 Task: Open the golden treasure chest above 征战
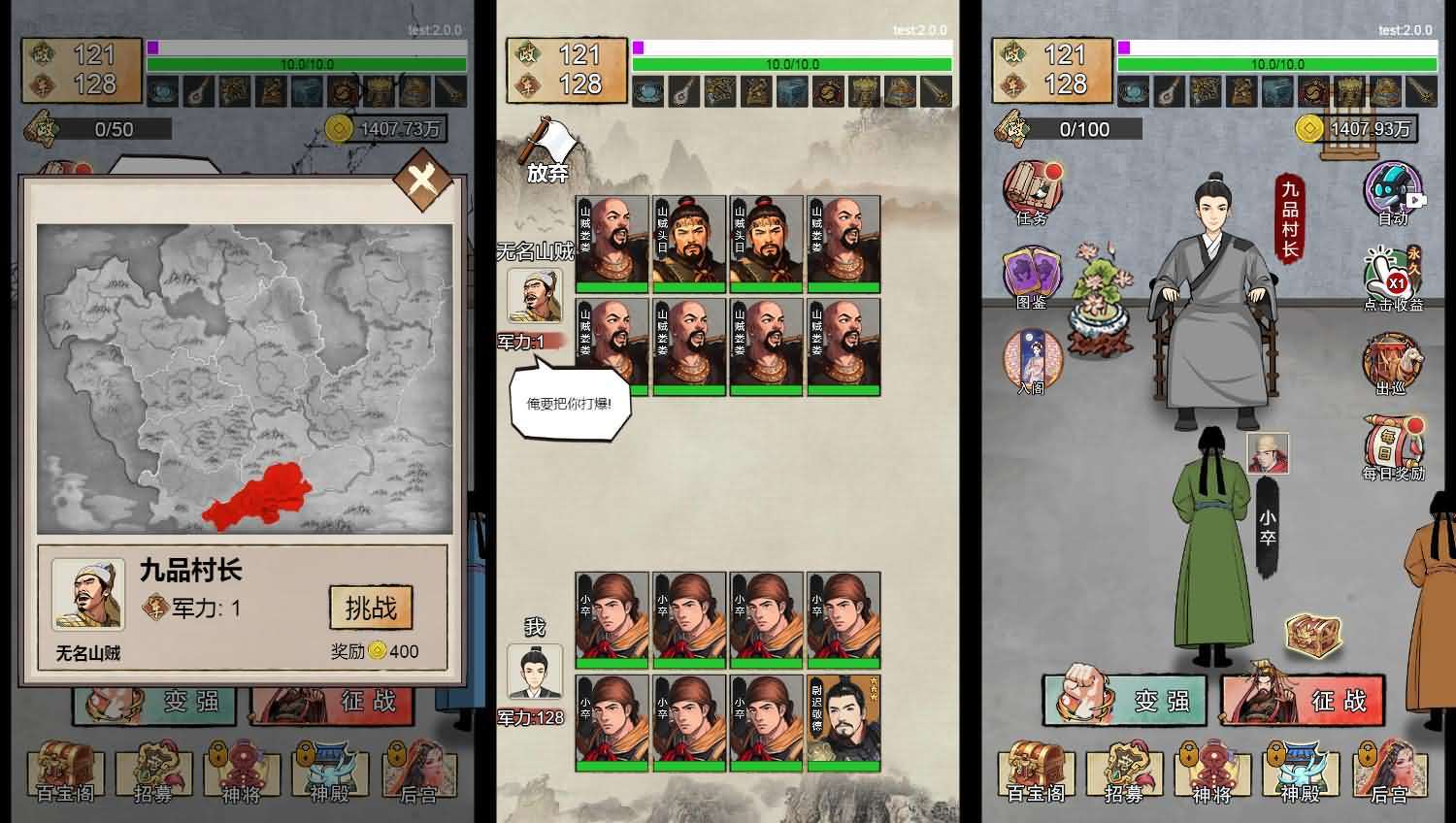pos(1313,634)
